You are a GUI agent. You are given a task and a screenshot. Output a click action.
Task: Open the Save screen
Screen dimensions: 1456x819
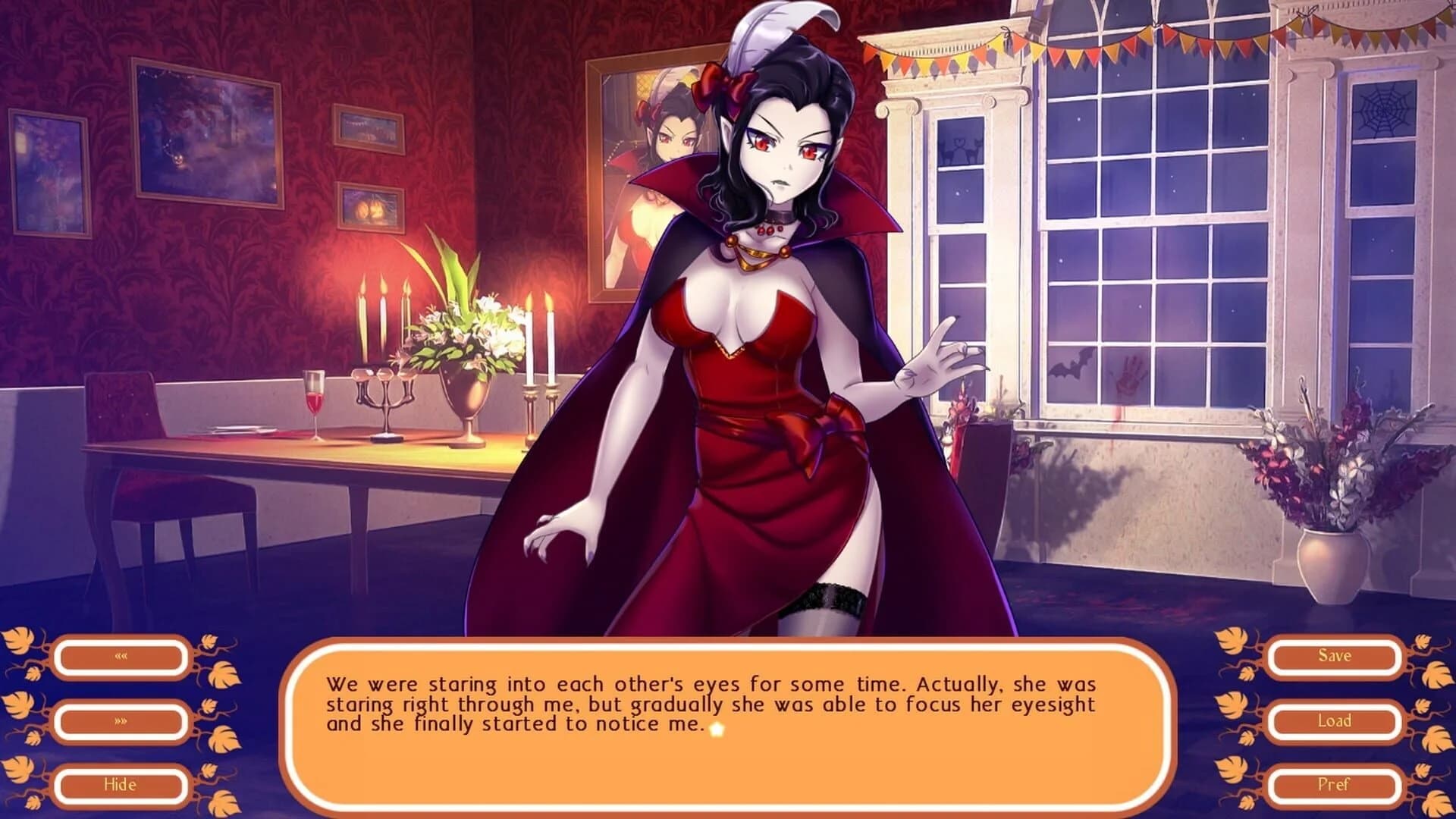[1335, 656]
